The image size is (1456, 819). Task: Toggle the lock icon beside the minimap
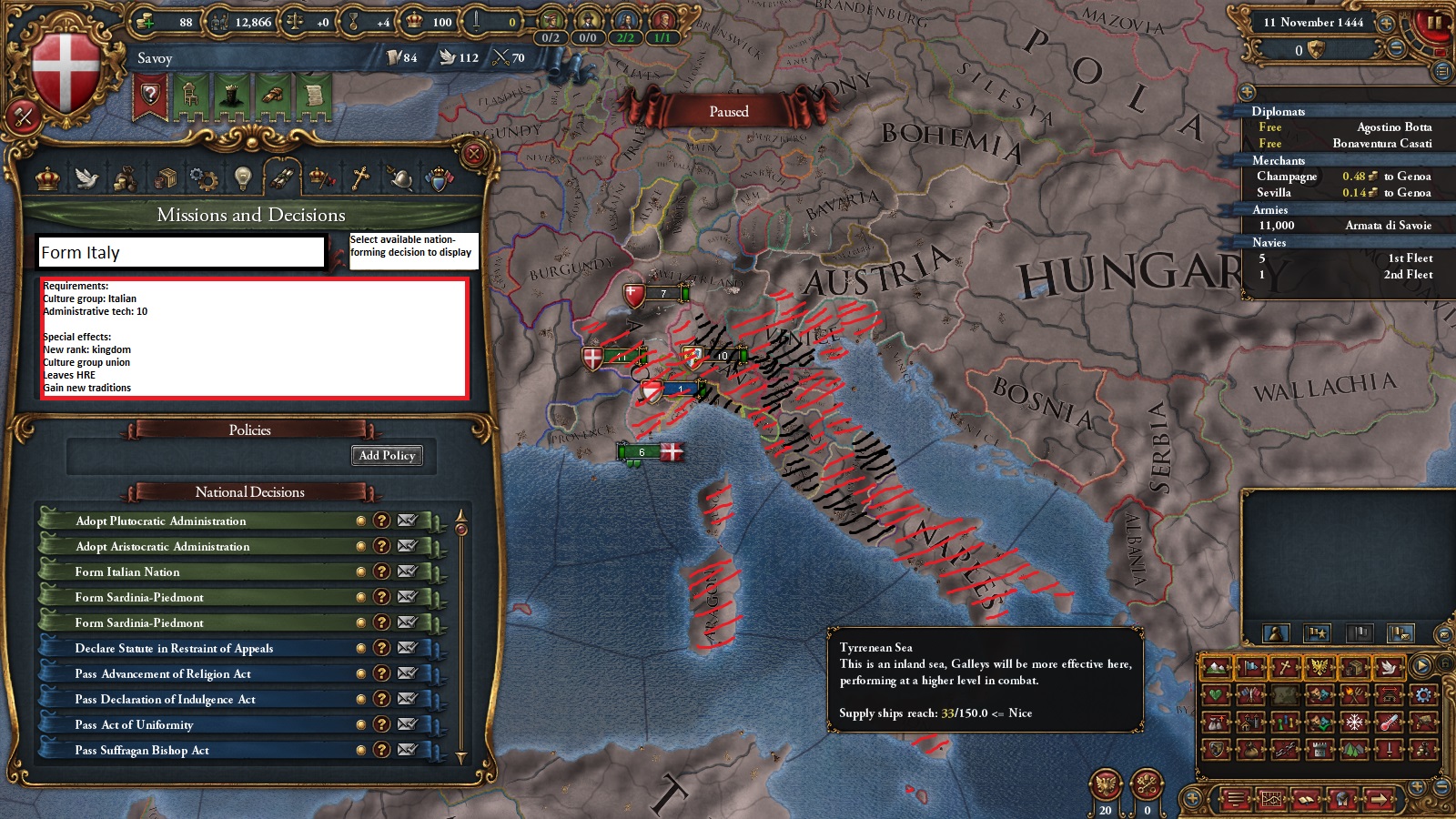click(1443, 666)
